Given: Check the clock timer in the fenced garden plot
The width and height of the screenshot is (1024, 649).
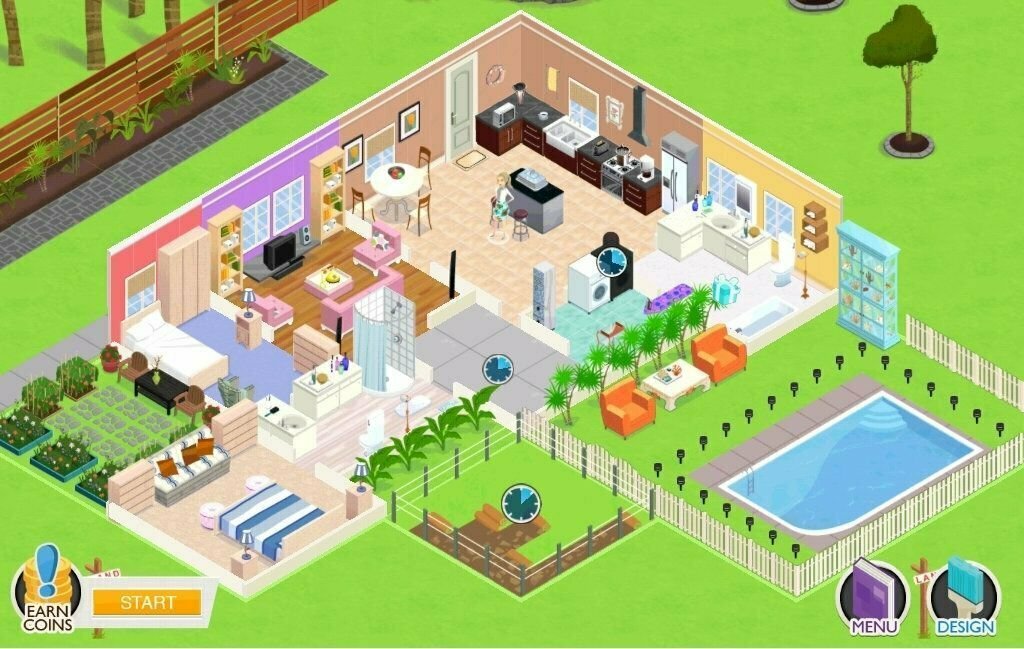Looking at the screenshot, I should (x=518, y=501).
